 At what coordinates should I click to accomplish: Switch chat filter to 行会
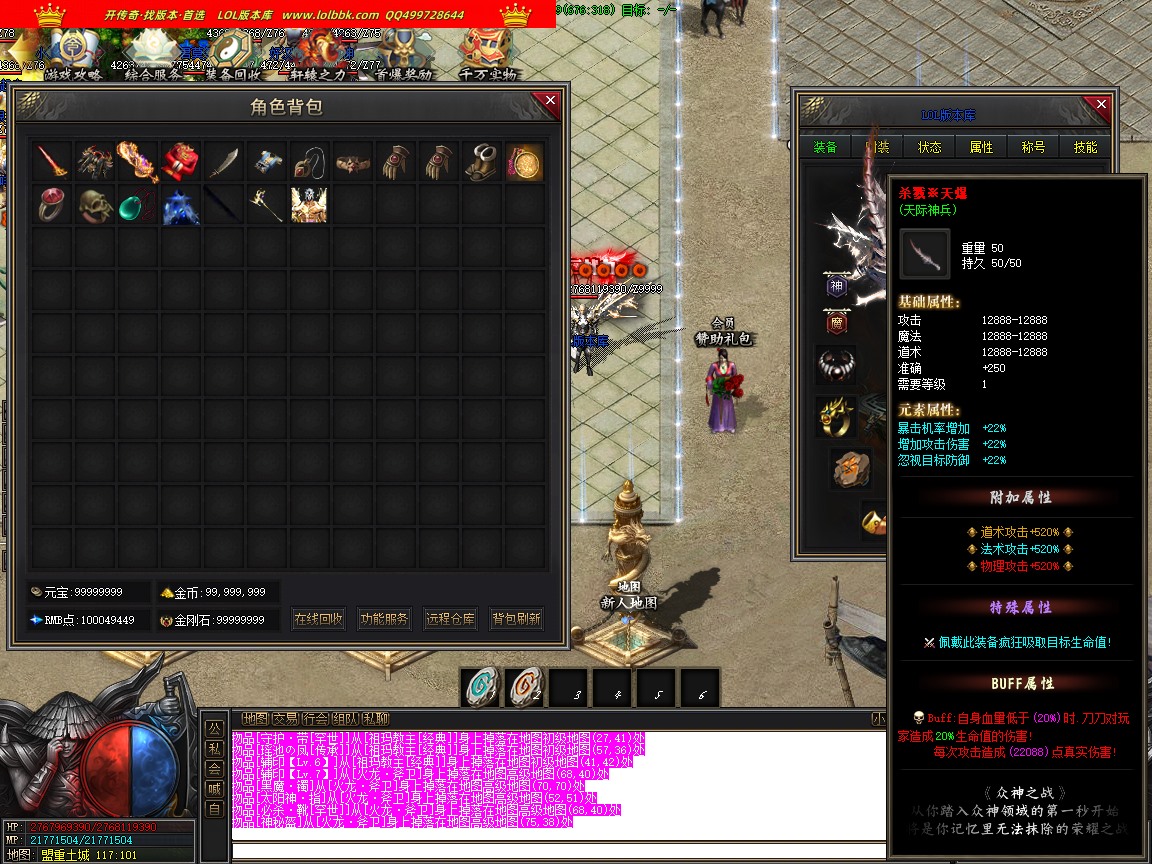315,718
